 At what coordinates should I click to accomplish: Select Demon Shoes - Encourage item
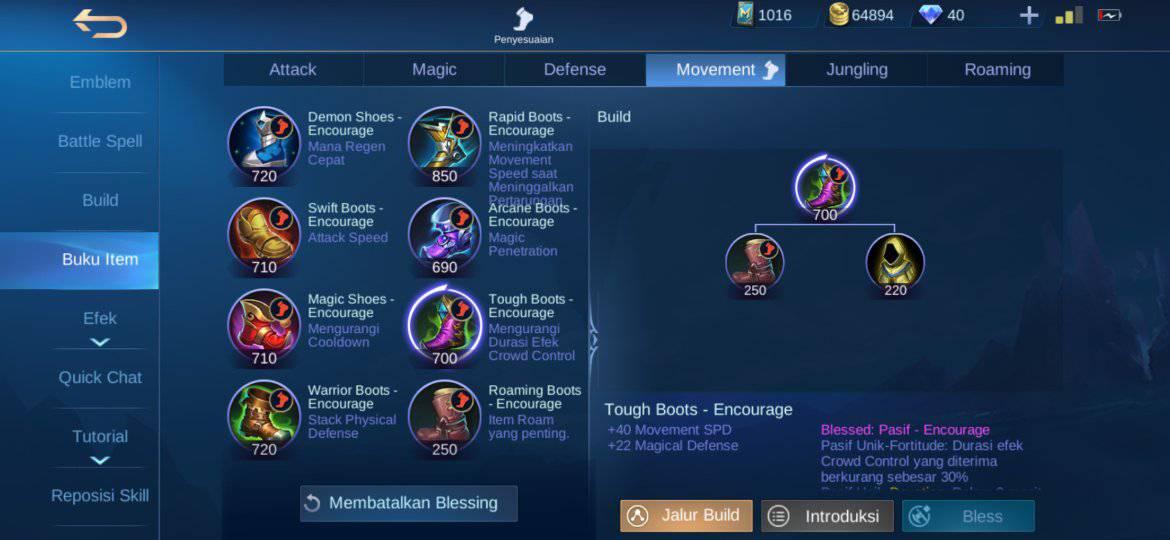[x=264, y=143]
